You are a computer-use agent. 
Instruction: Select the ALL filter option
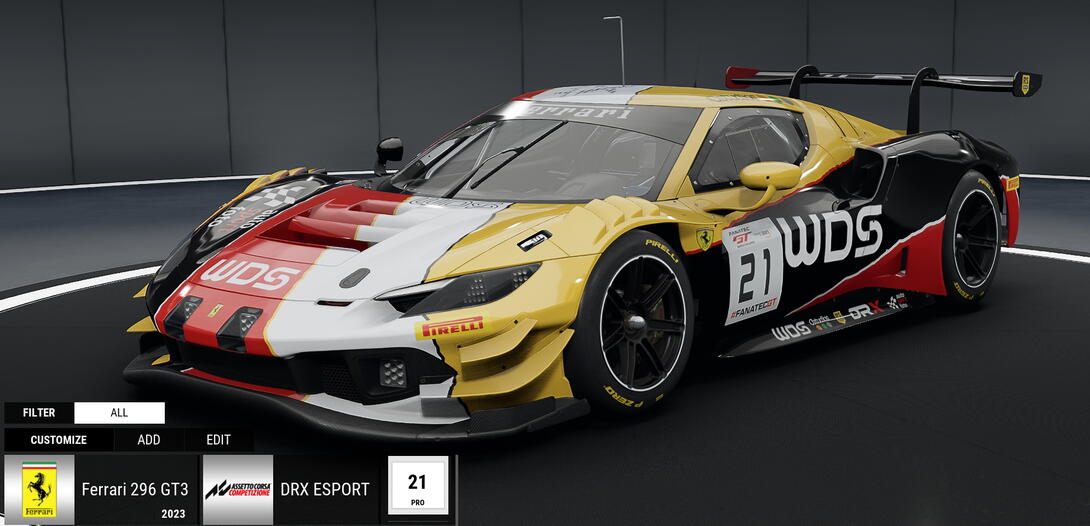(x=119, y=413)
